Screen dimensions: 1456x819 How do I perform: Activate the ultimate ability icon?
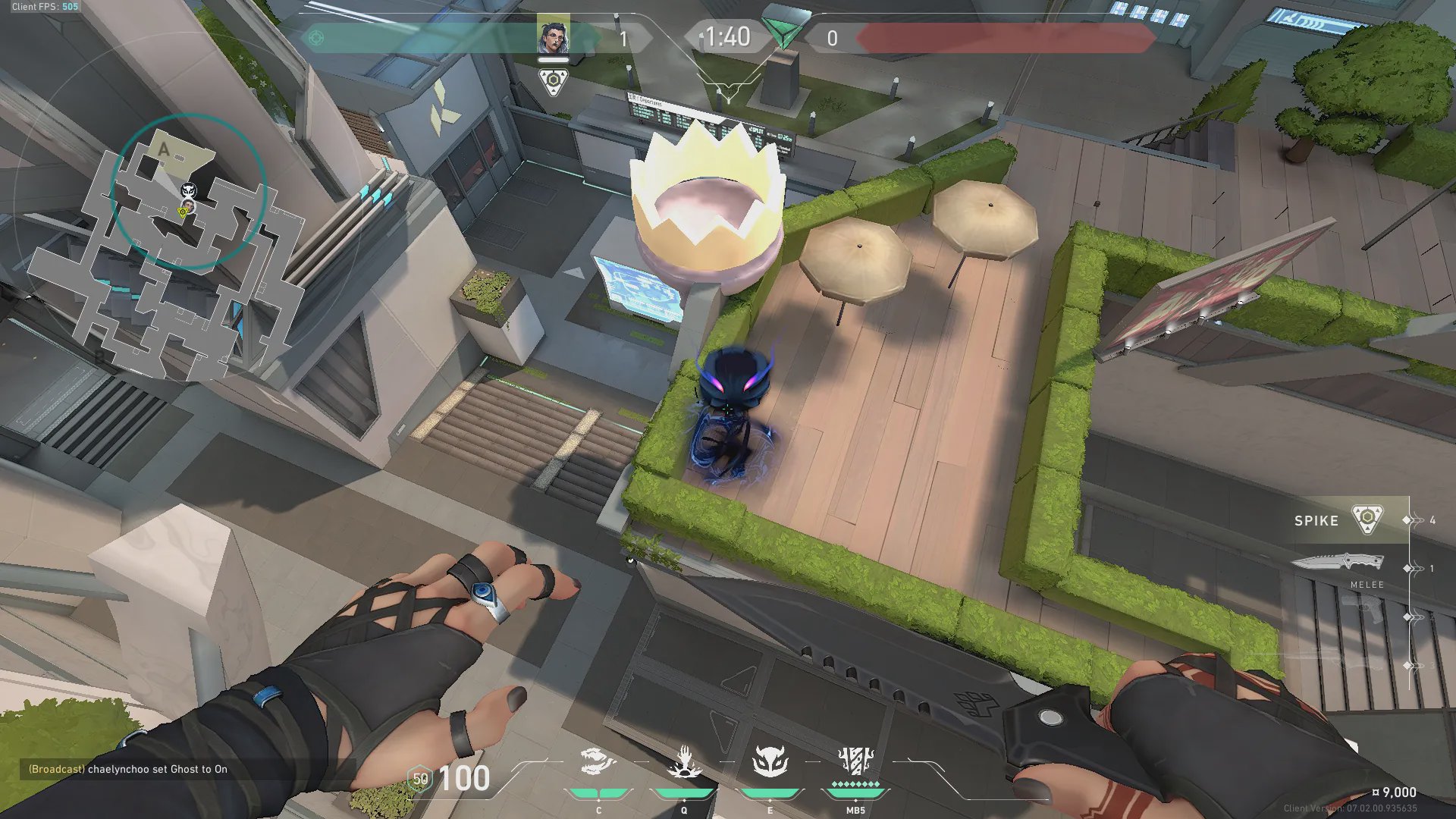pyautogui.click(x=855, y=763)
